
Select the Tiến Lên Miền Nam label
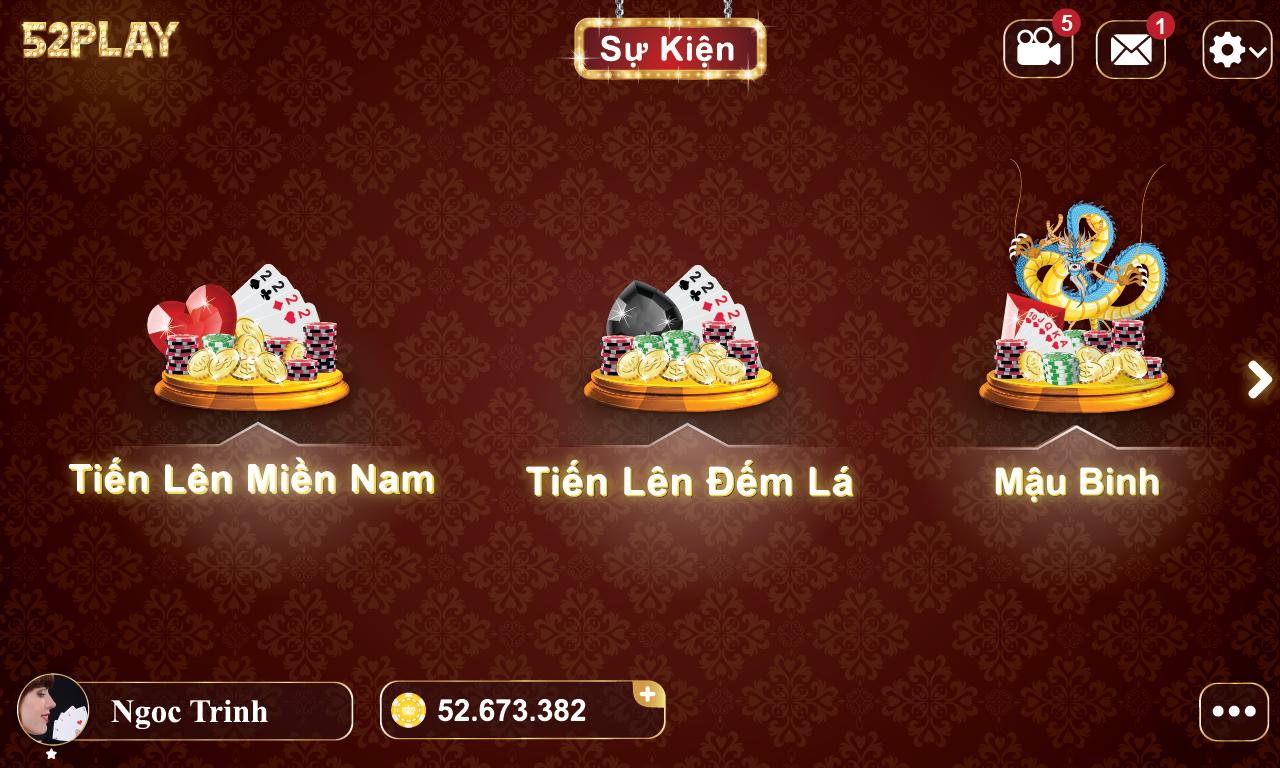click(252, 478)
